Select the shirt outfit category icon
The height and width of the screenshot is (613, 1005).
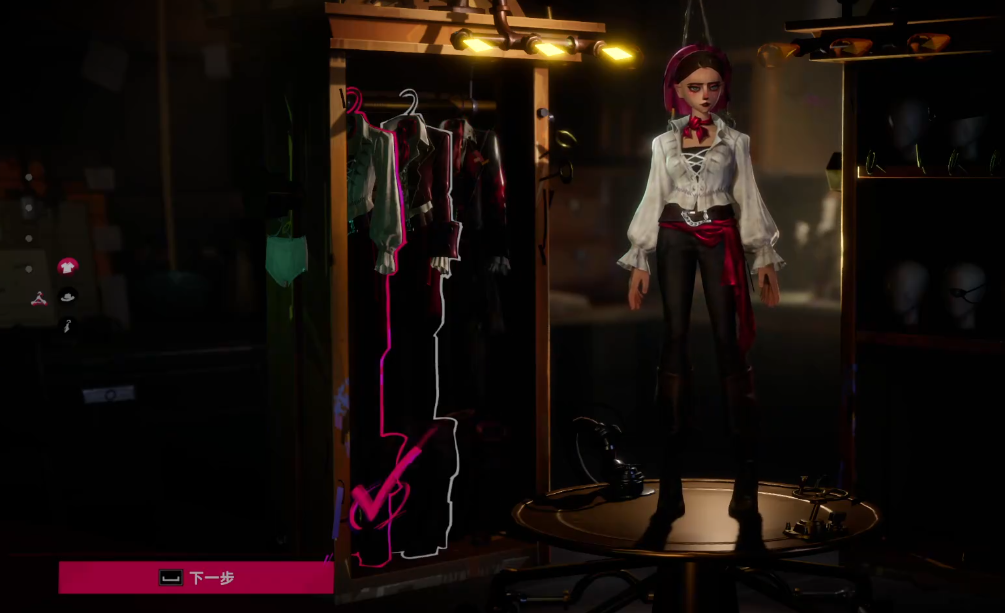click(x=67, y=266)
